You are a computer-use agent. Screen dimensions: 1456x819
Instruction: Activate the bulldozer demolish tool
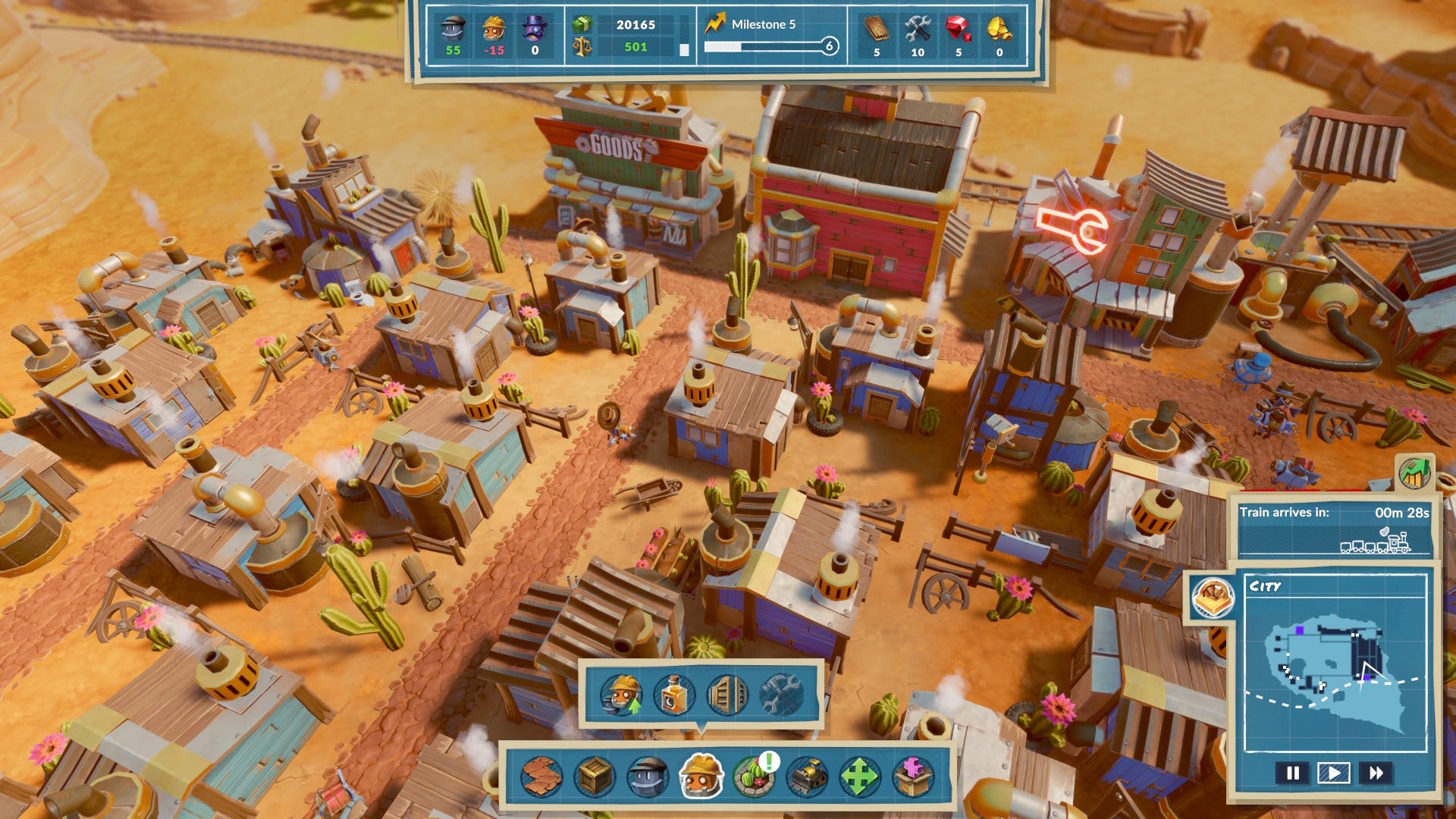(x=807, y=777)
